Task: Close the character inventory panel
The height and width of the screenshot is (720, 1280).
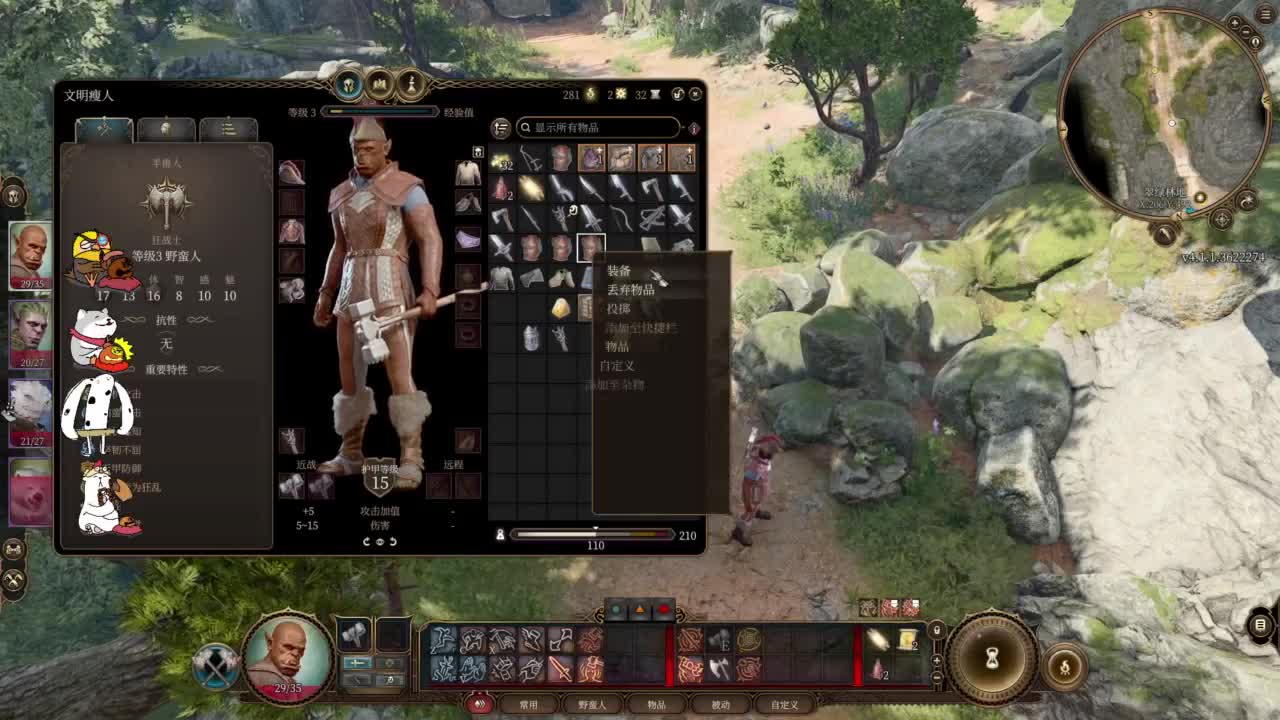Action: coord(696,94)
